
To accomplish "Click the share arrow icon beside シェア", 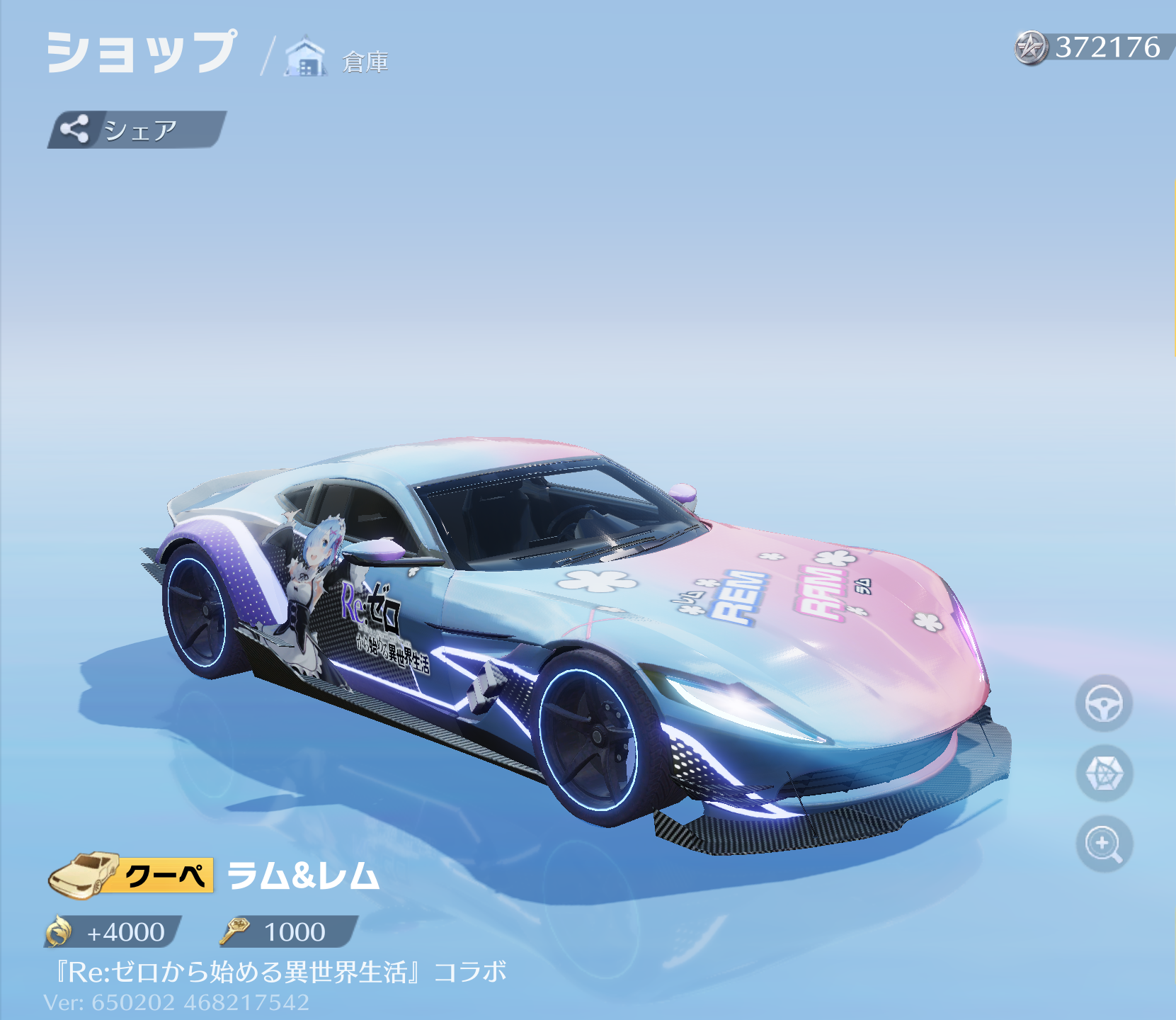I will tap(76, 128).
